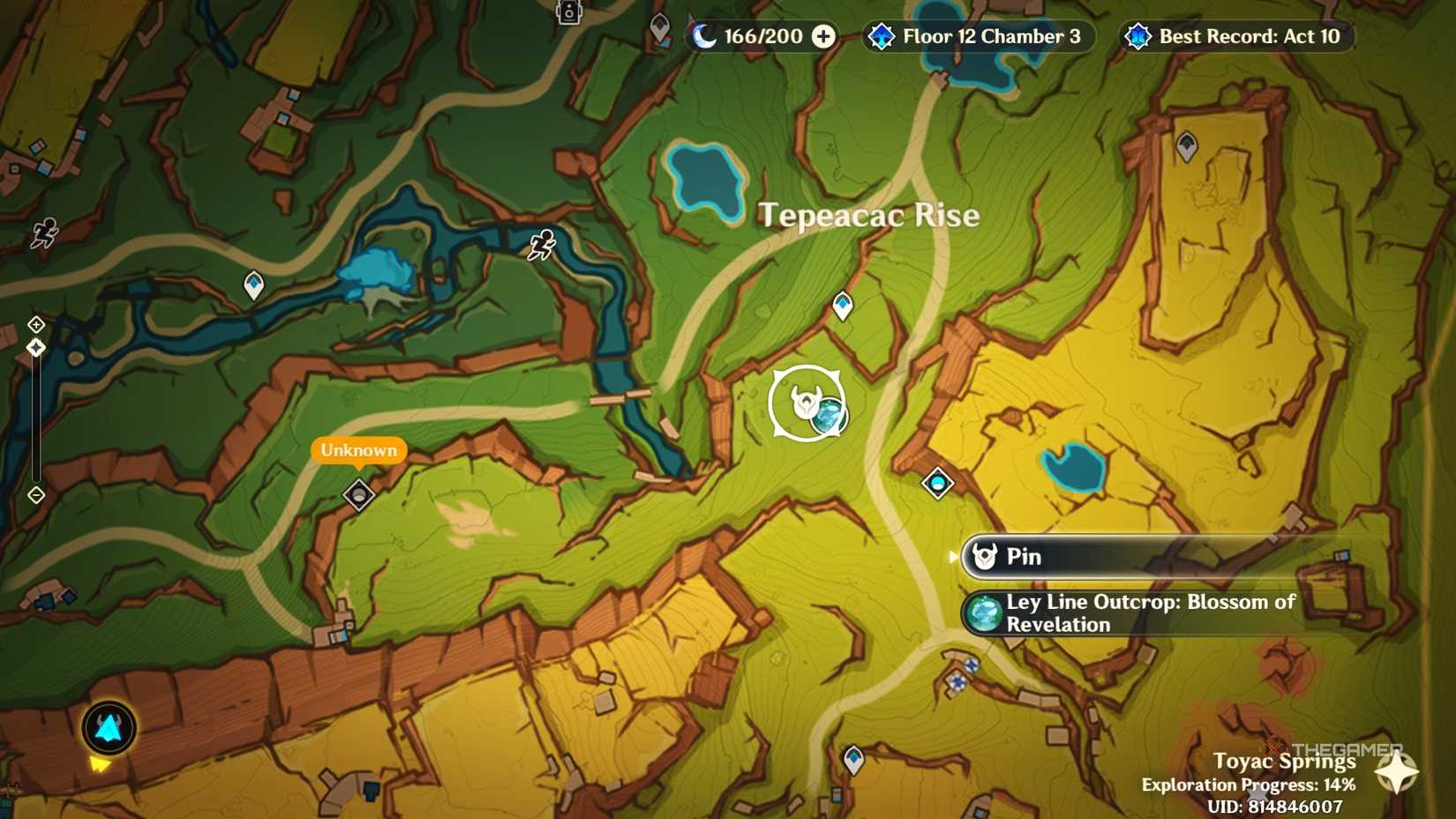1456x819 pixels.
Task: Click the Original Resin moon icon
Action: 706,36
